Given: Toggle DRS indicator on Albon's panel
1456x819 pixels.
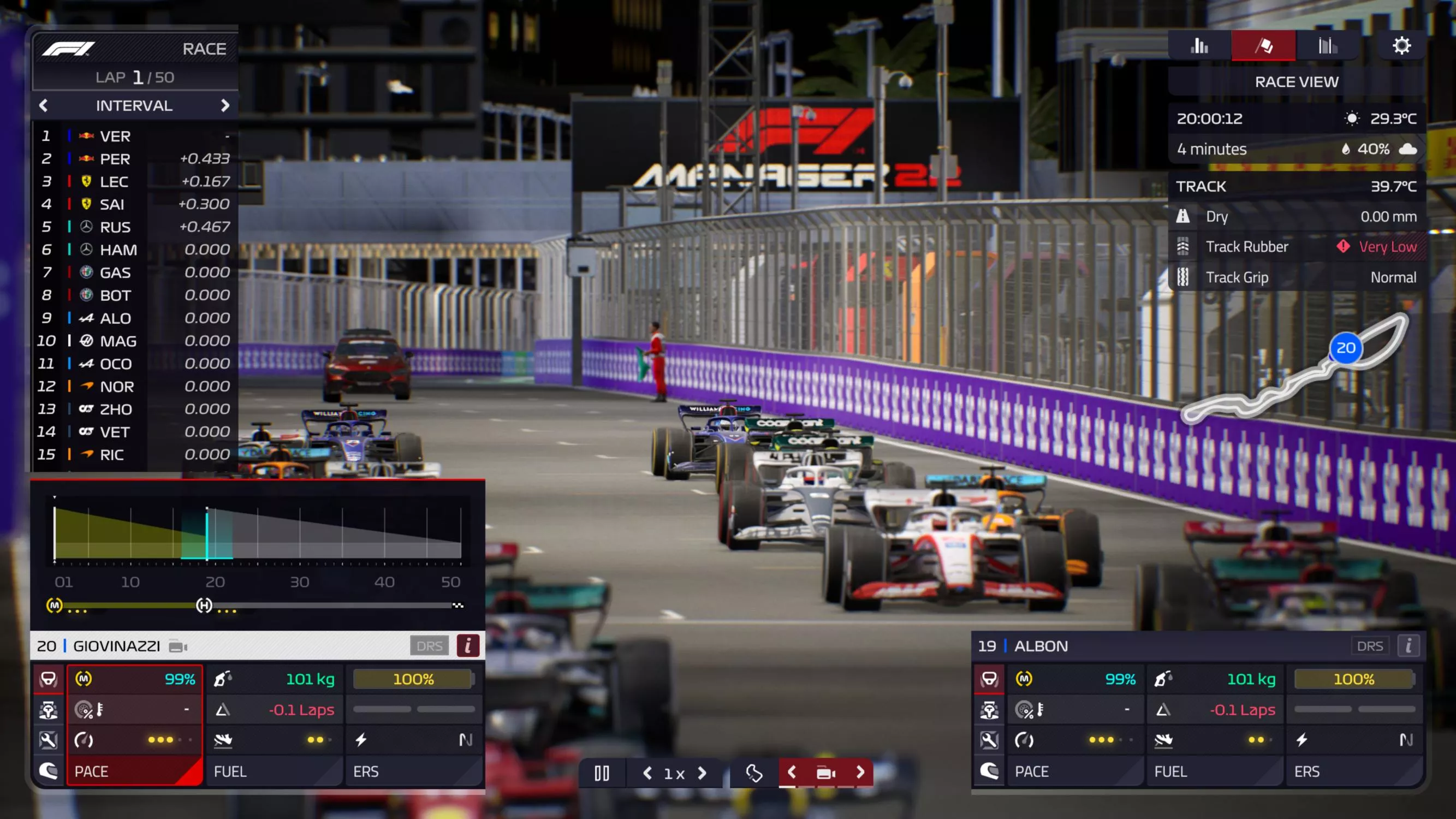Looking at the screenshot, I should point(1370,645).
